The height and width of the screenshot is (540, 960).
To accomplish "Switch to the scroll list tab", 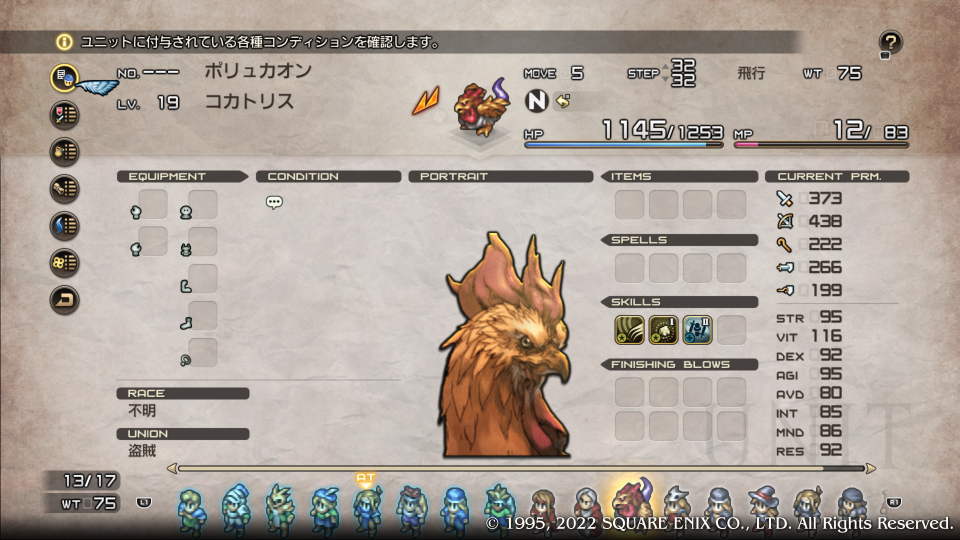I will (x=65, y=188).
